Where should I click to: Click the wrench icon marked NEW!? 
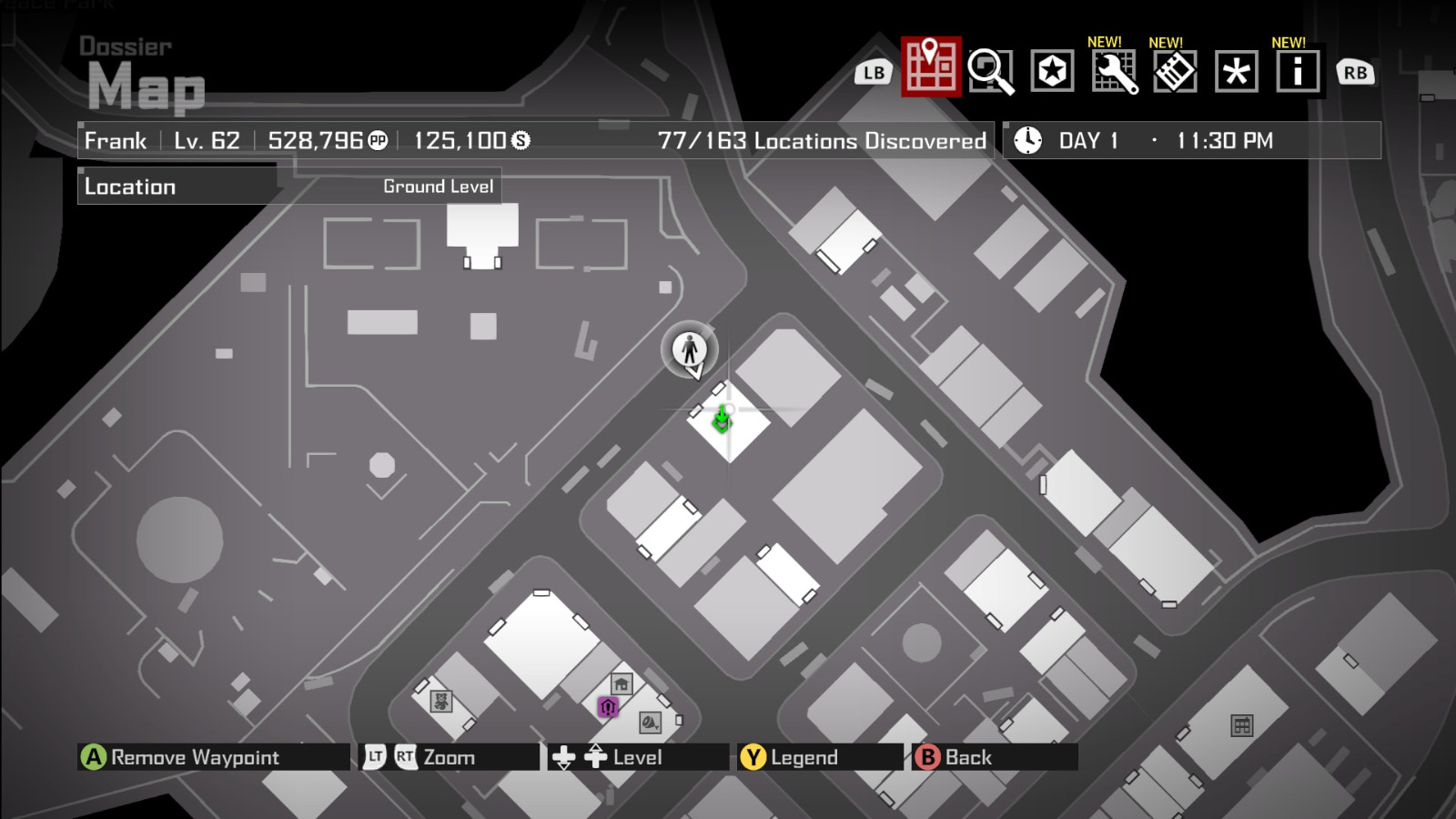(x=1114, y=71)
